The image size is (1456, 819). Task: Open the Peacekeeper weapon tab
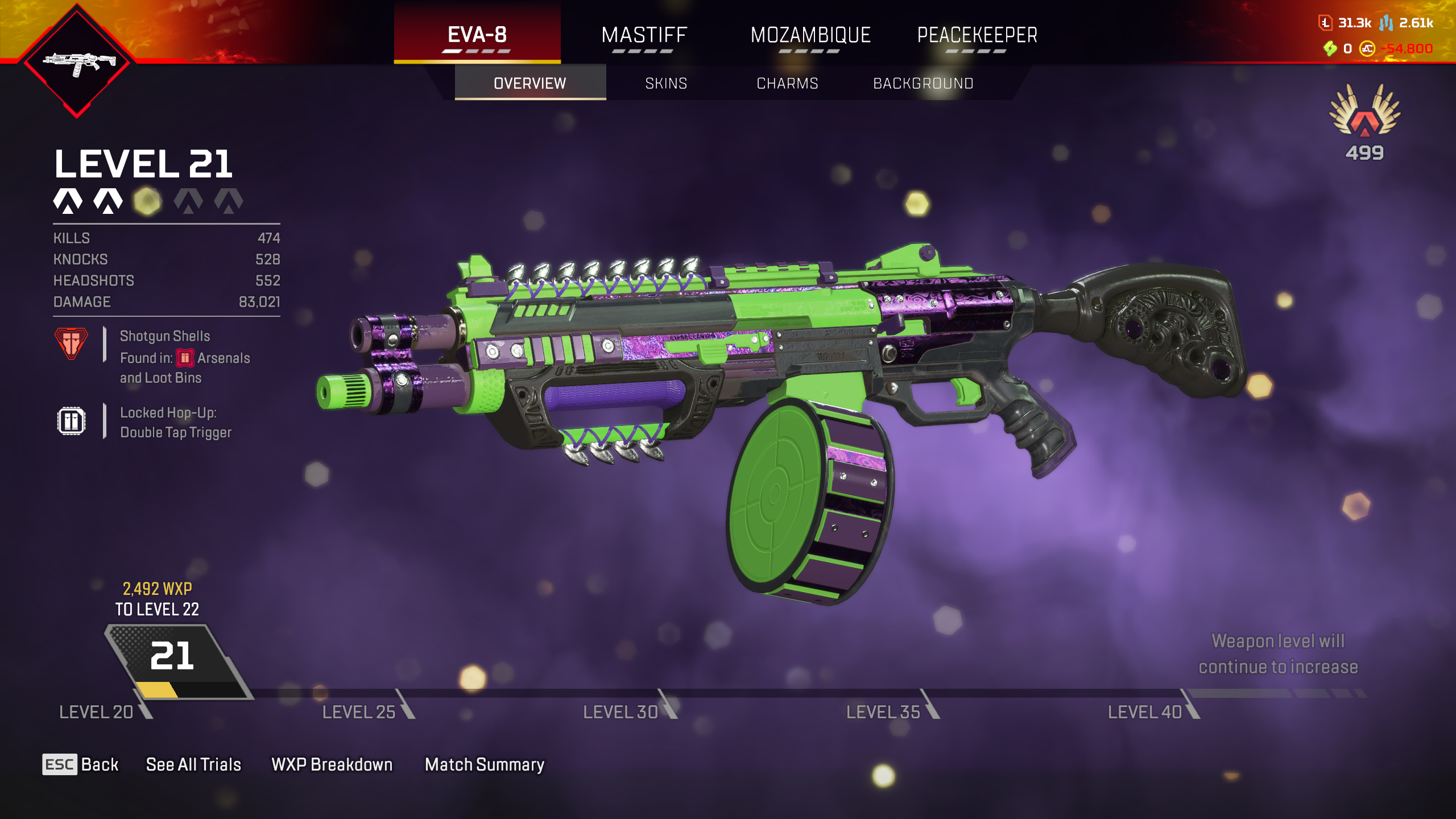click(977, 35)
